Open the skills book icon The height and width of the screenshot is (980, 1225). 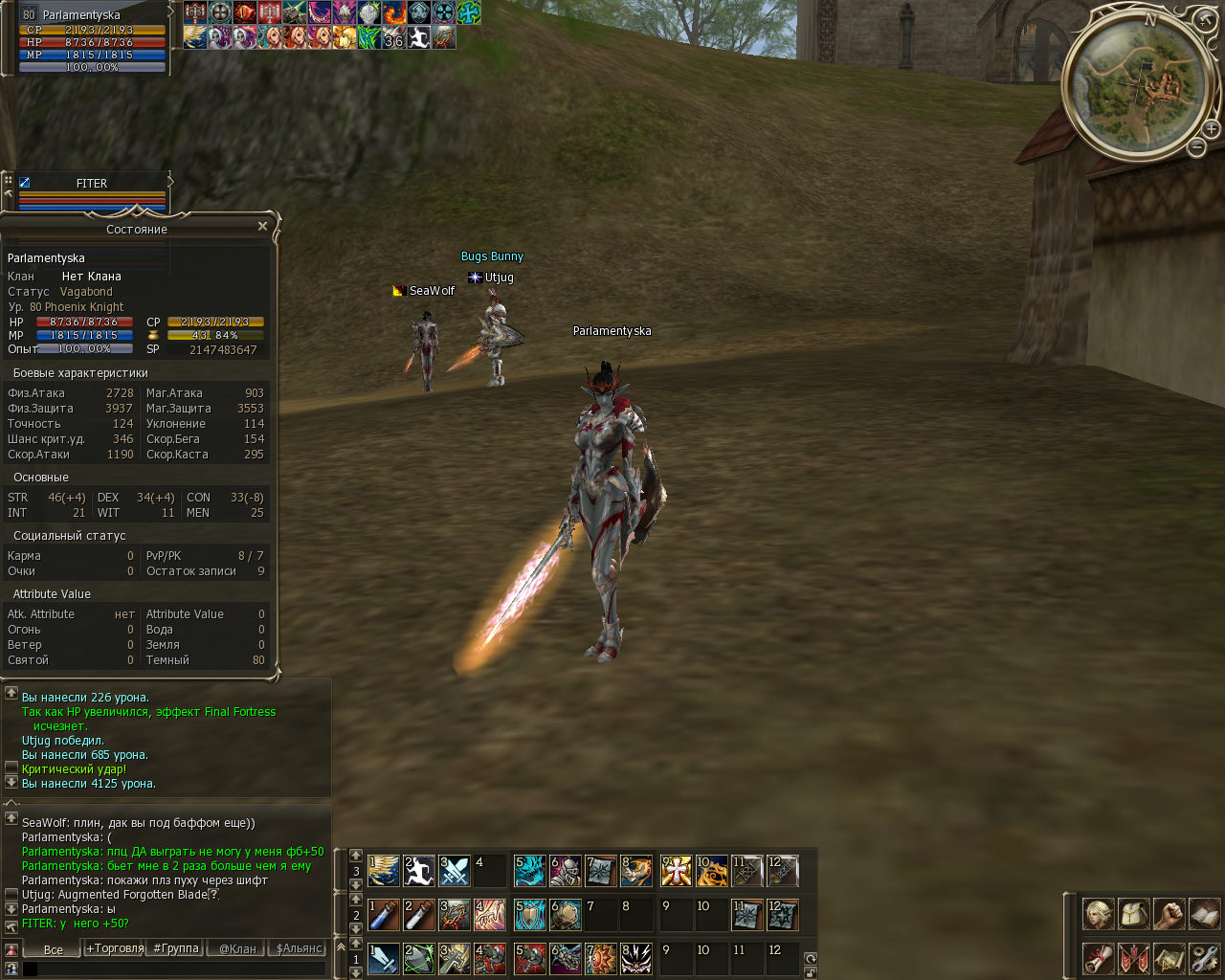[x=1204, y=914]
